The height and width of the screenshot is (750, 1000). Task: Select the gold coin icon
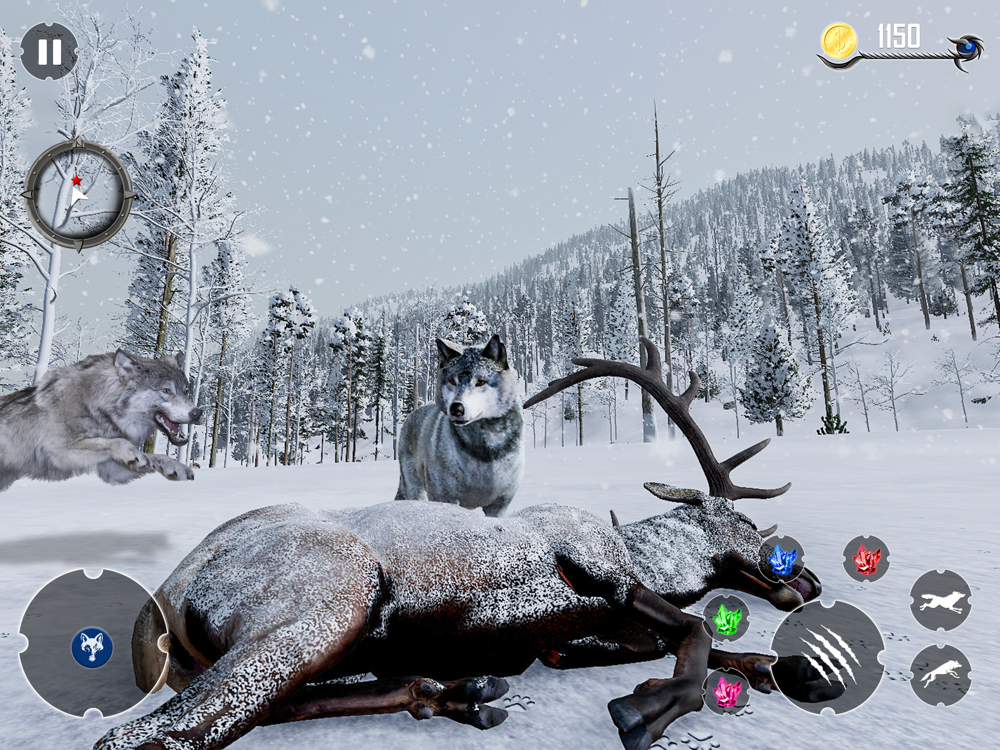coord(838,41)
